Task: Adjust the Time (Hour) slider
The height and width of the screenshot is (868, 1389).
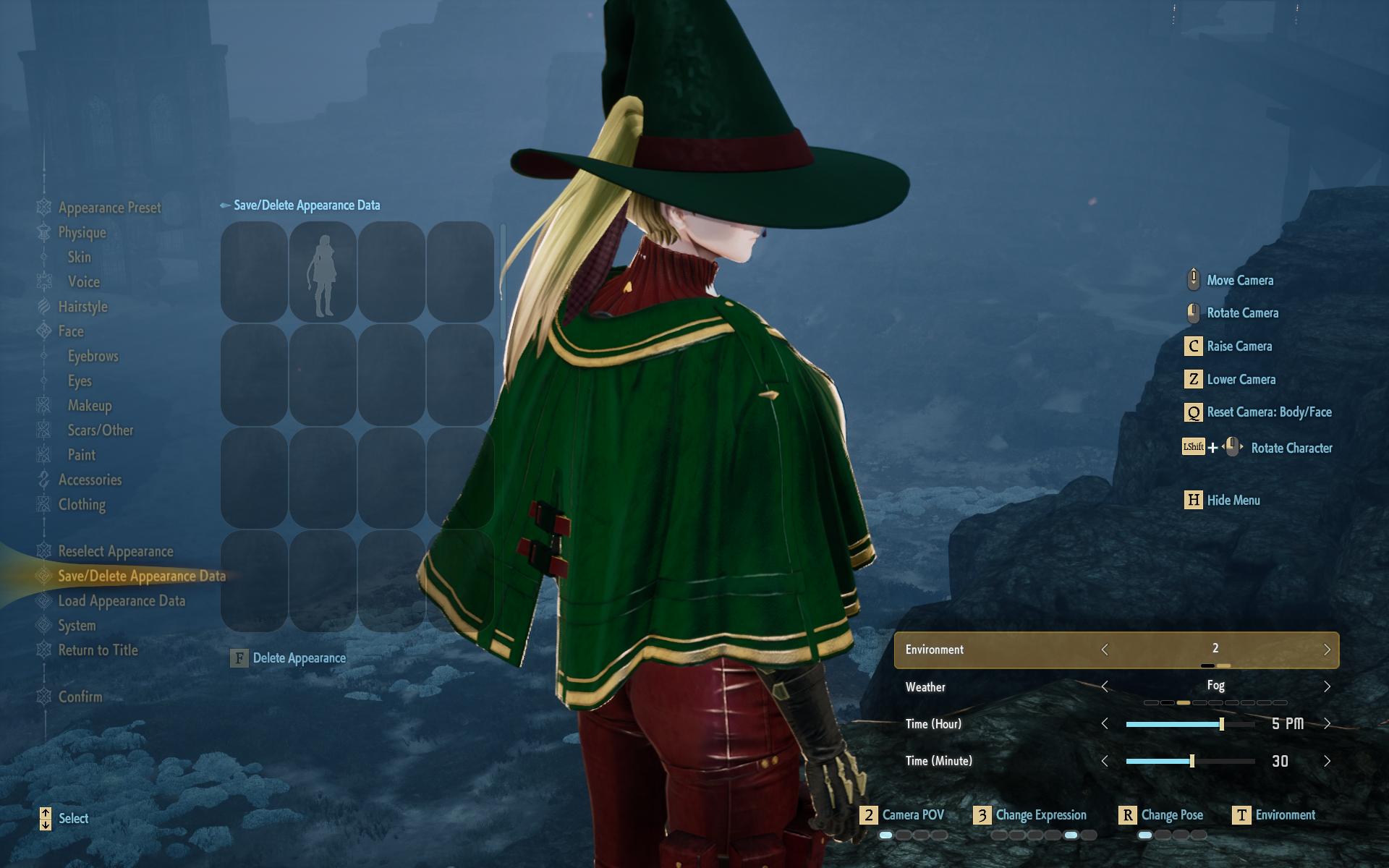Action: 1222,724
